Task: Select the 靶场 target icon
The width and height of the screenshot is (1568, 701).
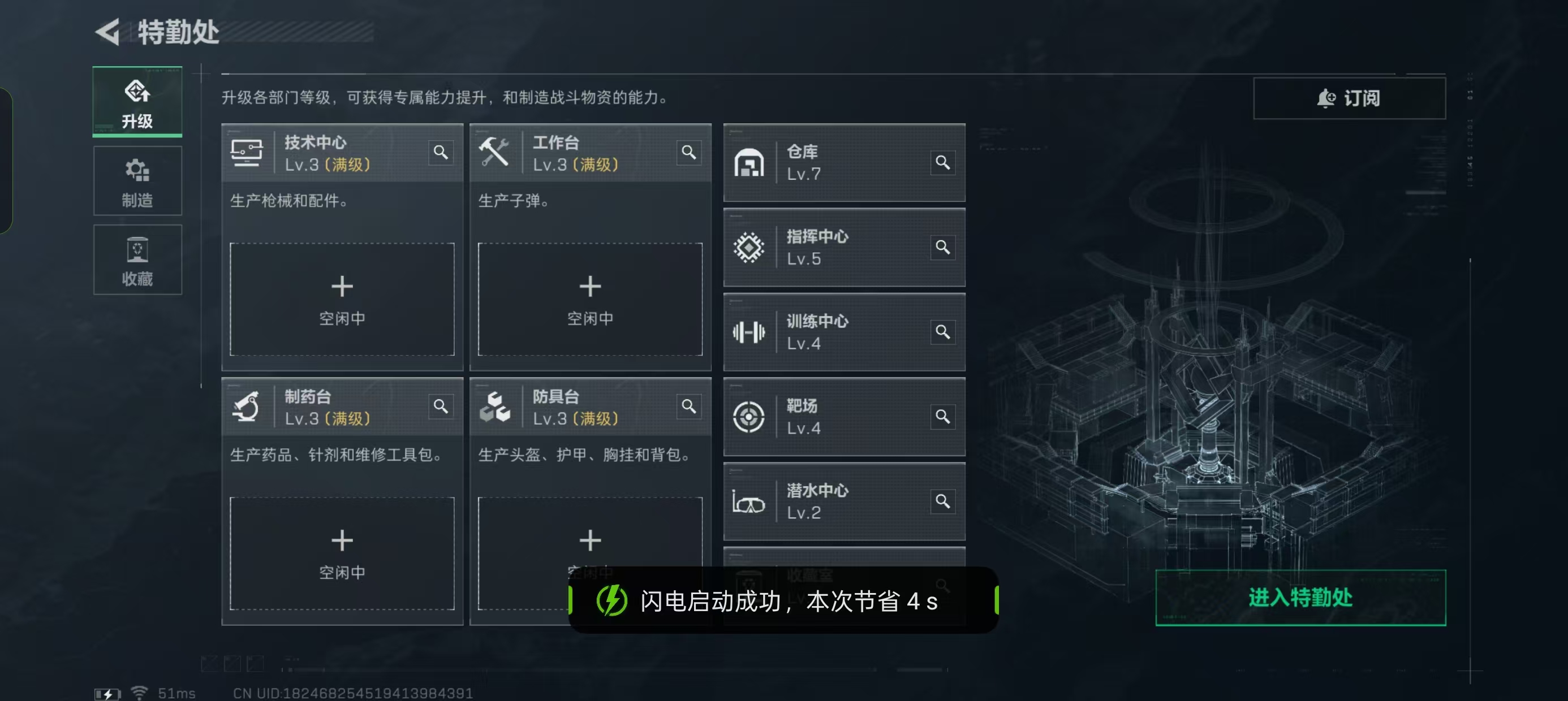Action: point(749,417)
